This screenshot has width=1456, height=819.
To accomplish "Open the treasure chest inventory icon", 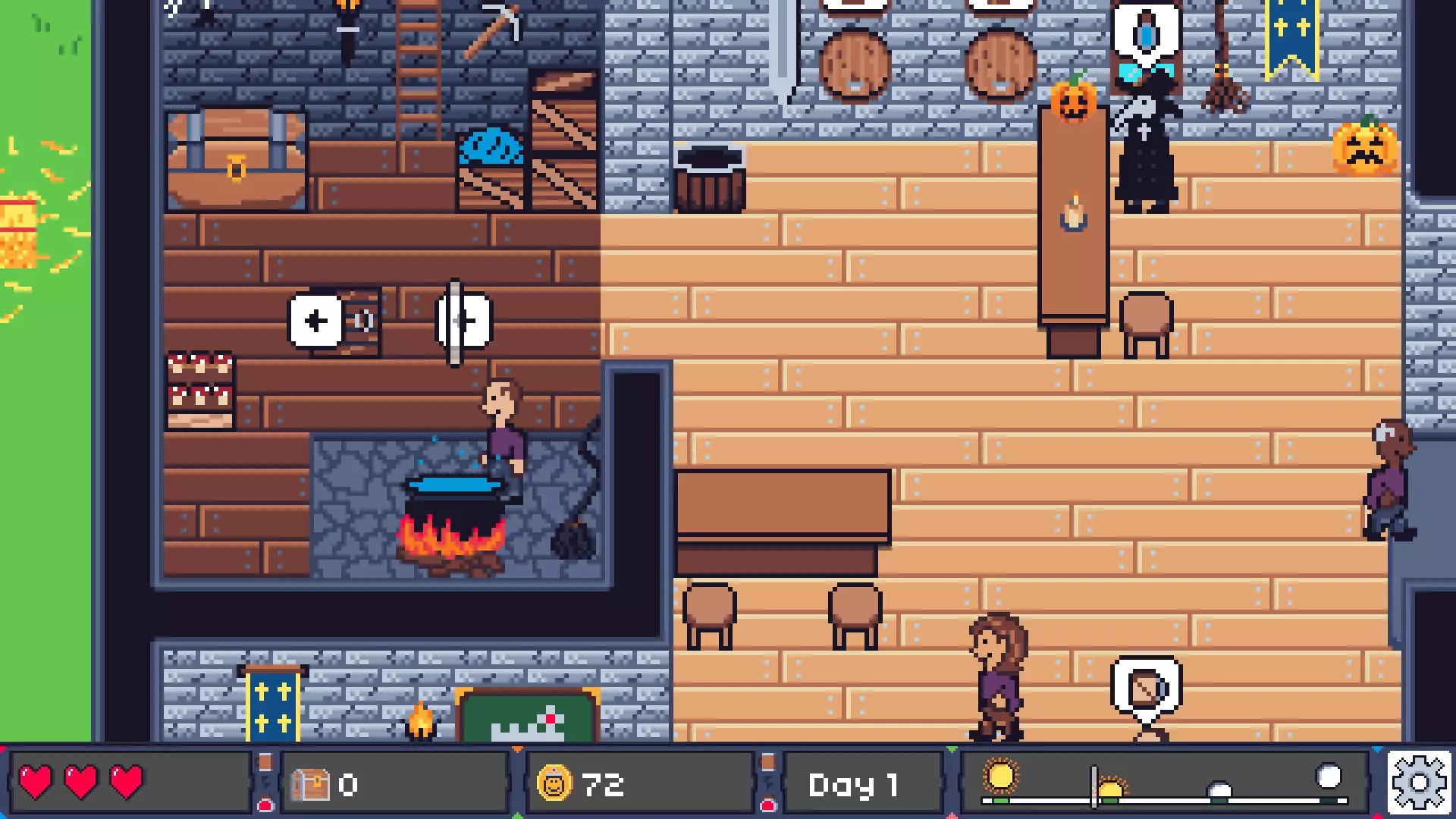I will coord(311,785).
